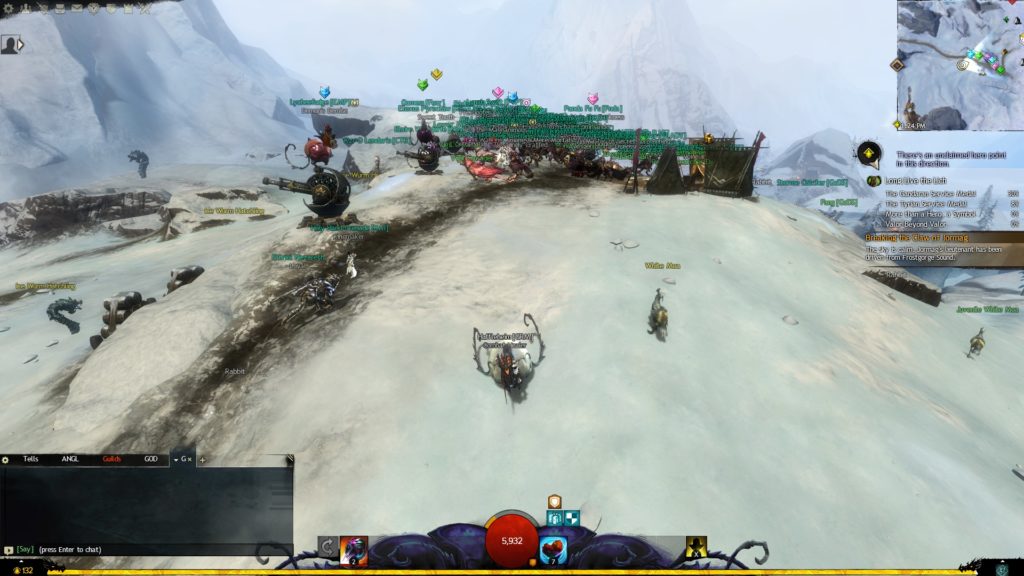
Task: Toggle the chat channel speech bubble icon
Action: coord(8,549)
